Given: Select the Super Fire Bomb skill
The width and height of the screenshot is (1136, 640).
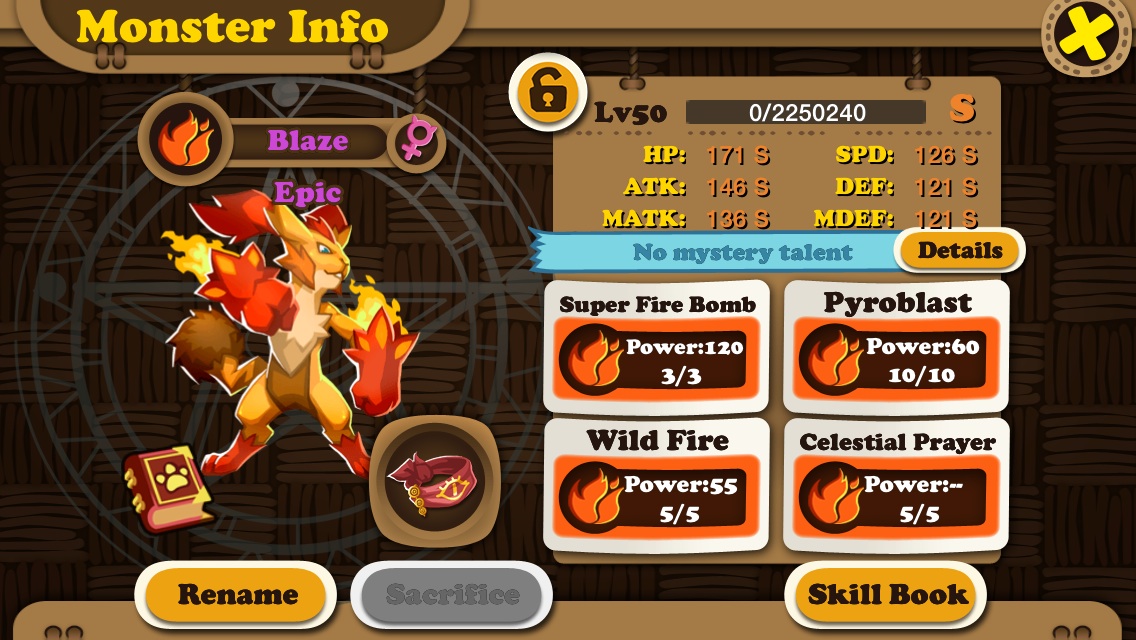Looking at the screenshot, I should coord(657,347).
